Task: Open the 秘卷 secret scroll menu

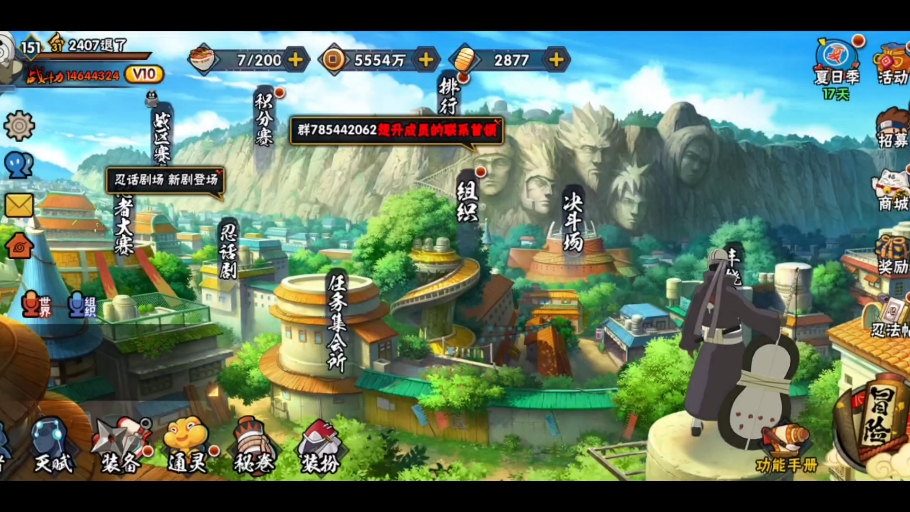Action: pos(253,445)
